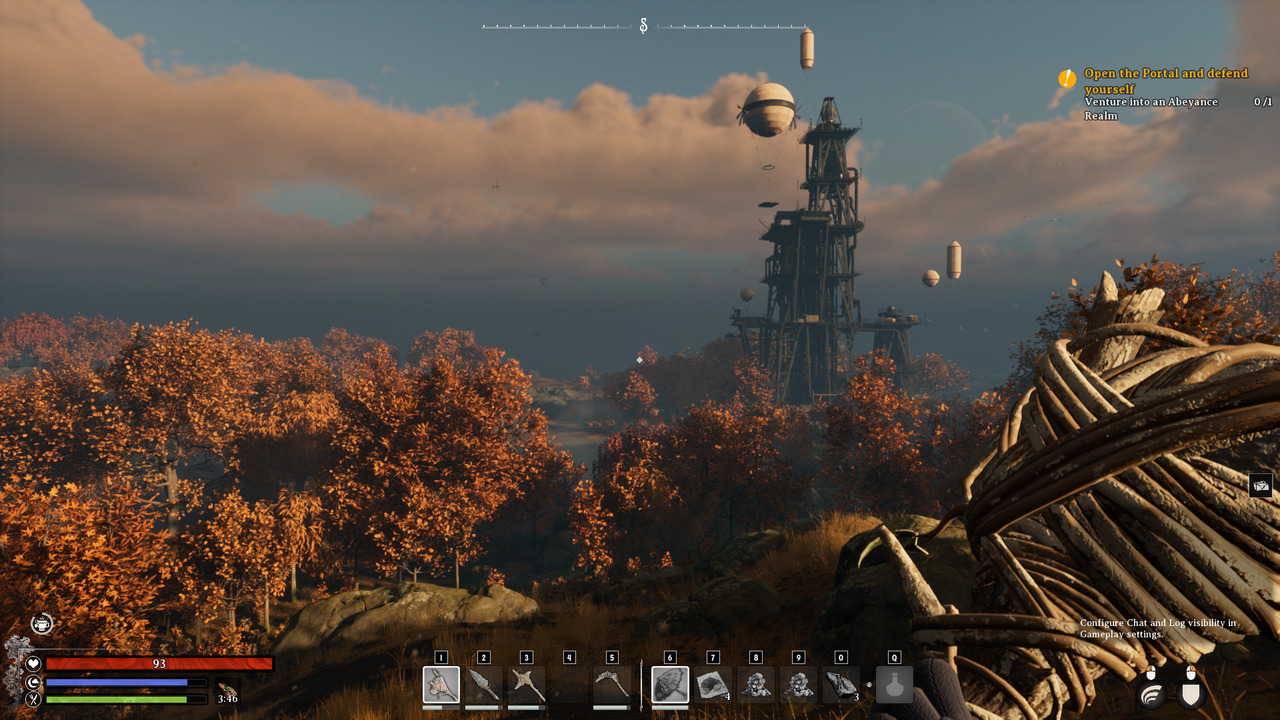Select the bone club in slot 1

click(x=441, y=685)
